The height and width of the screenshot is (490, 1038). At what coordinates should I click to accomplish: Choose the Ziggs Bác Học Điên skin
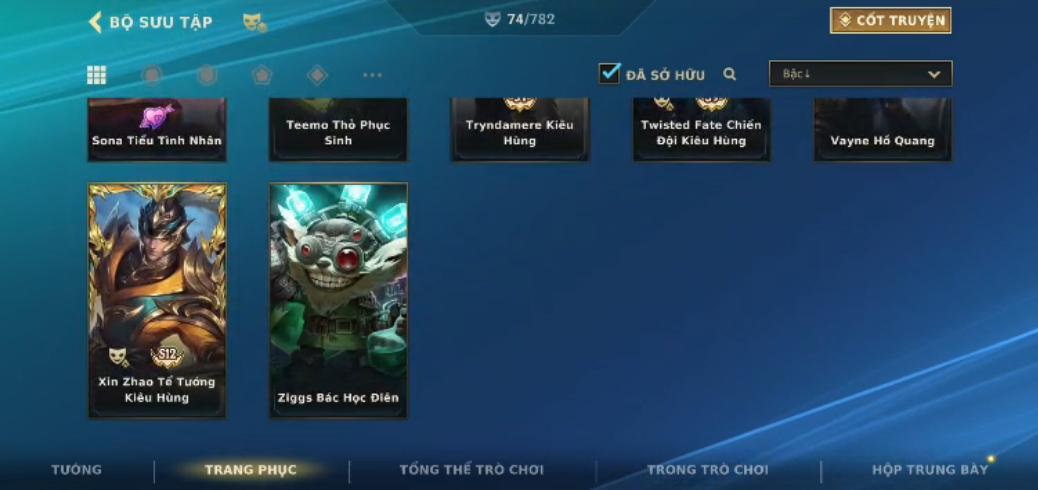point(338,300)
